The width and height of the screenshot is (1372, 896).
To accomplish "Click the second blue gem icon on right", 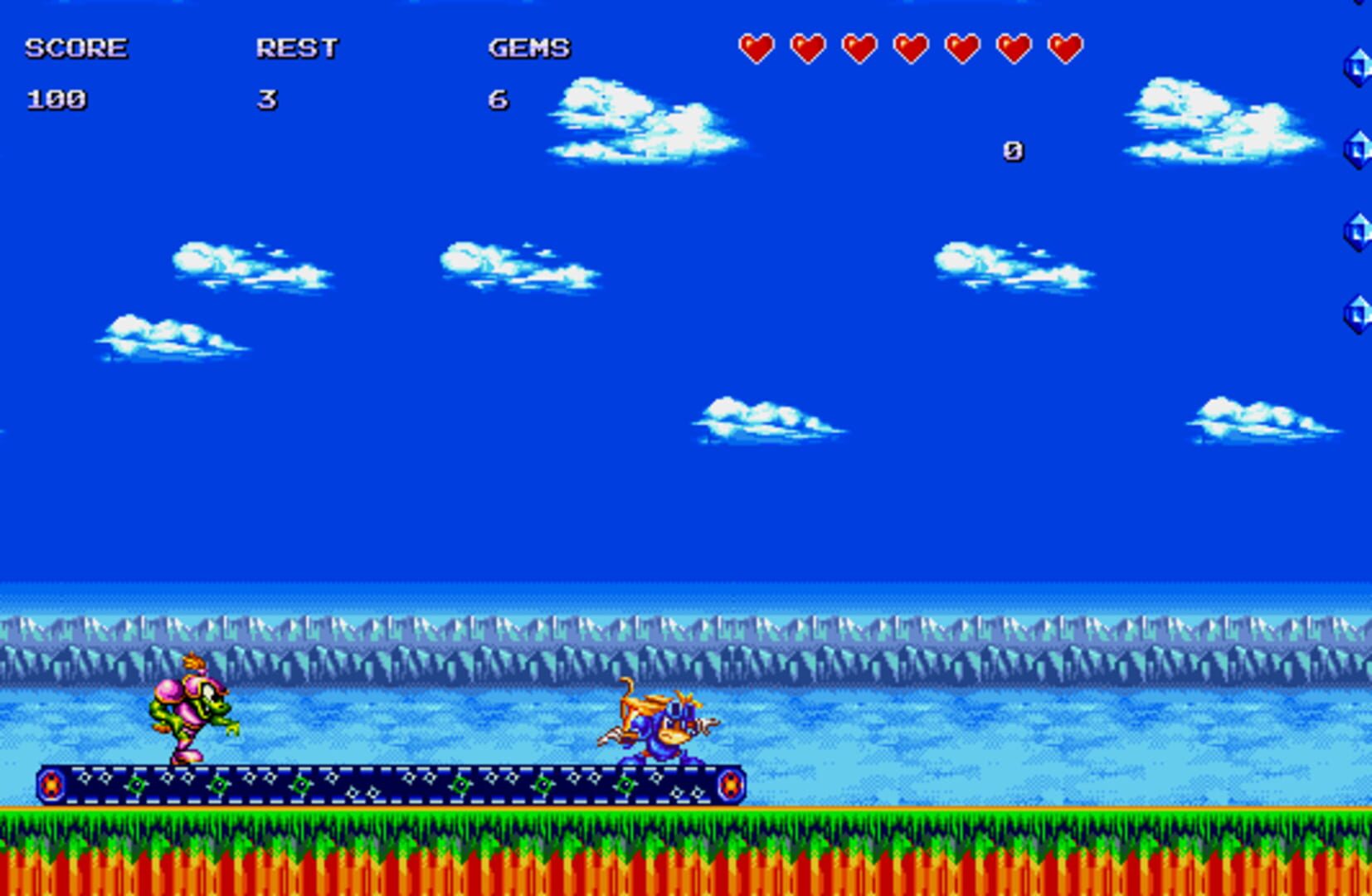I will point(1359,148).
